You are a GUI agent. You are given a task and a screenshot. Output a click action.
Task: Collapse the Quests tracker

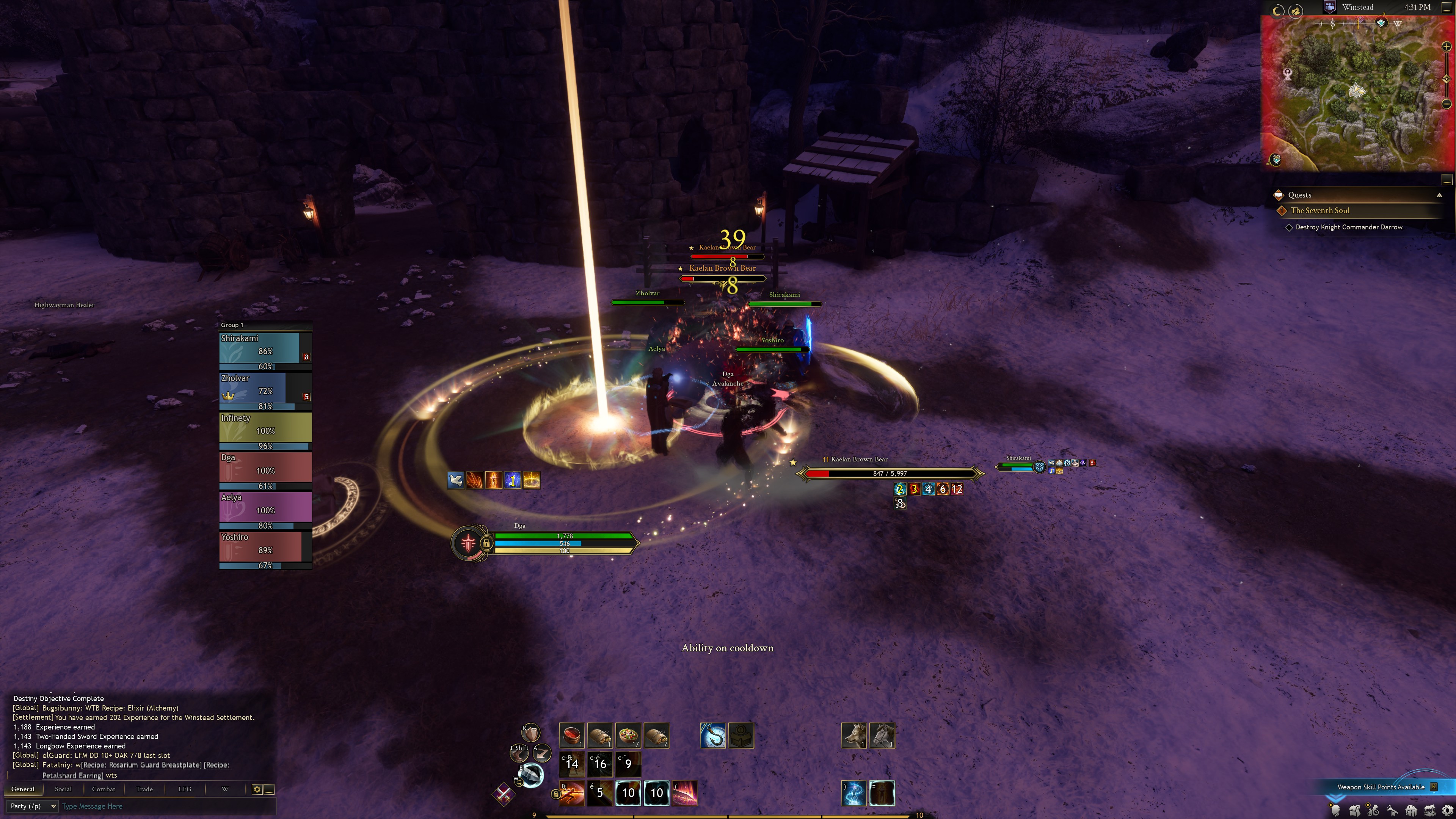tap(1439, 195)
